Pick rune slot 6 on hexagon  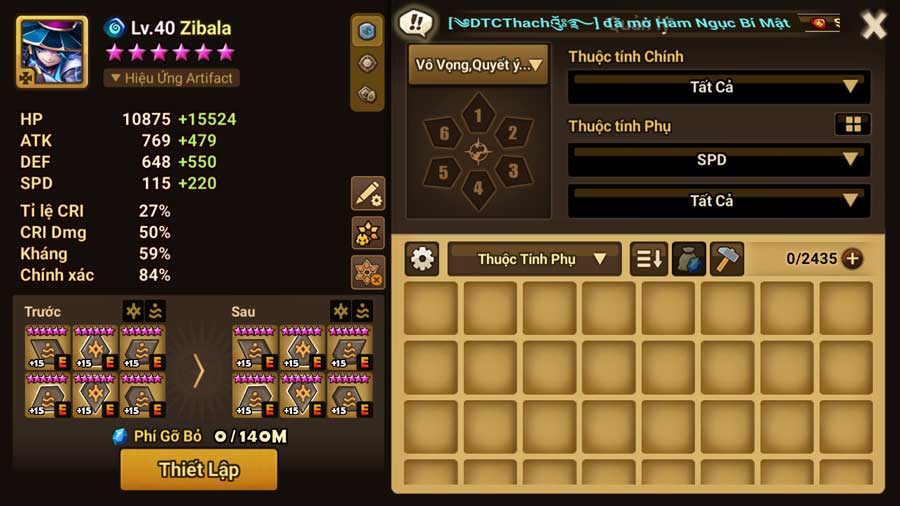point(444,133)
